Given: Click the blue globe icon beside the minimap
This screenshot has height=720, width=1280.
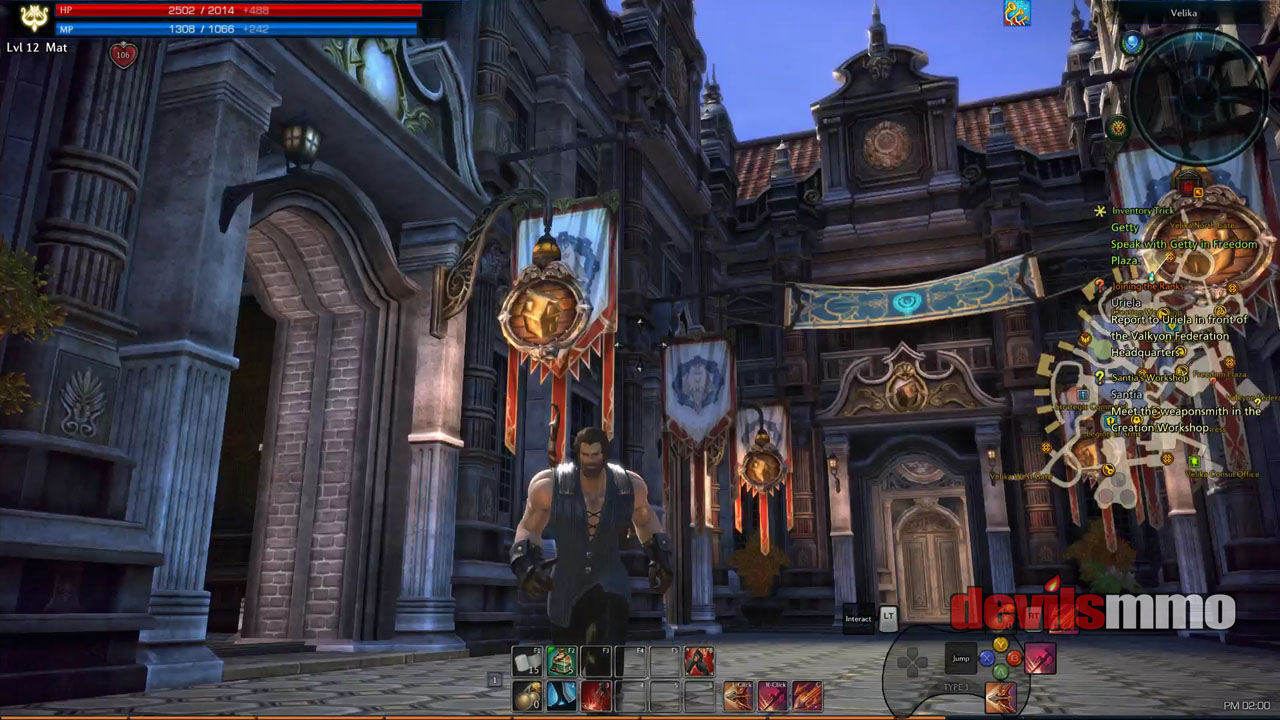Looking at the screenshot, I should click(1132, 43).
